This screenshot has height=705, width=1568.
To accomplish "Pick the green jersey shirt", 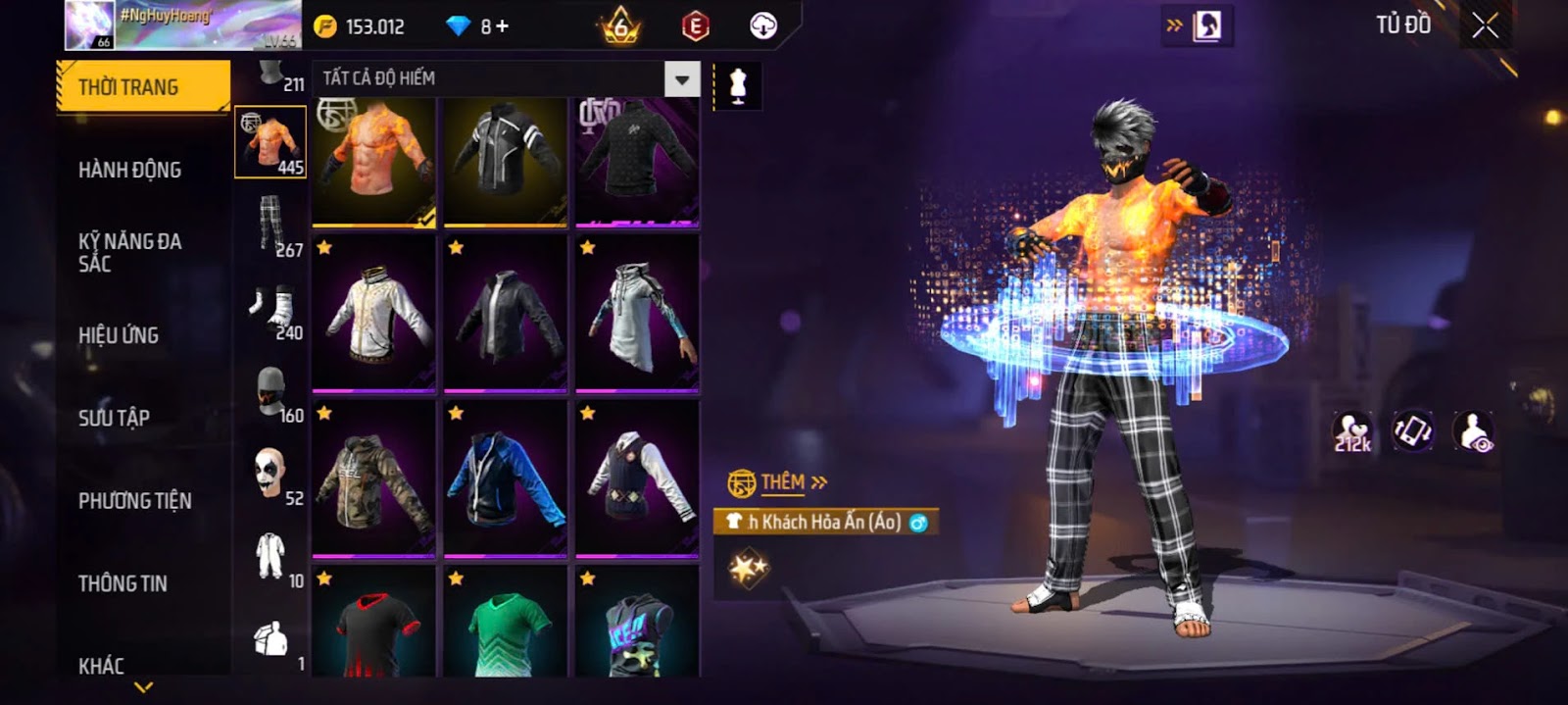I will 505,624.
